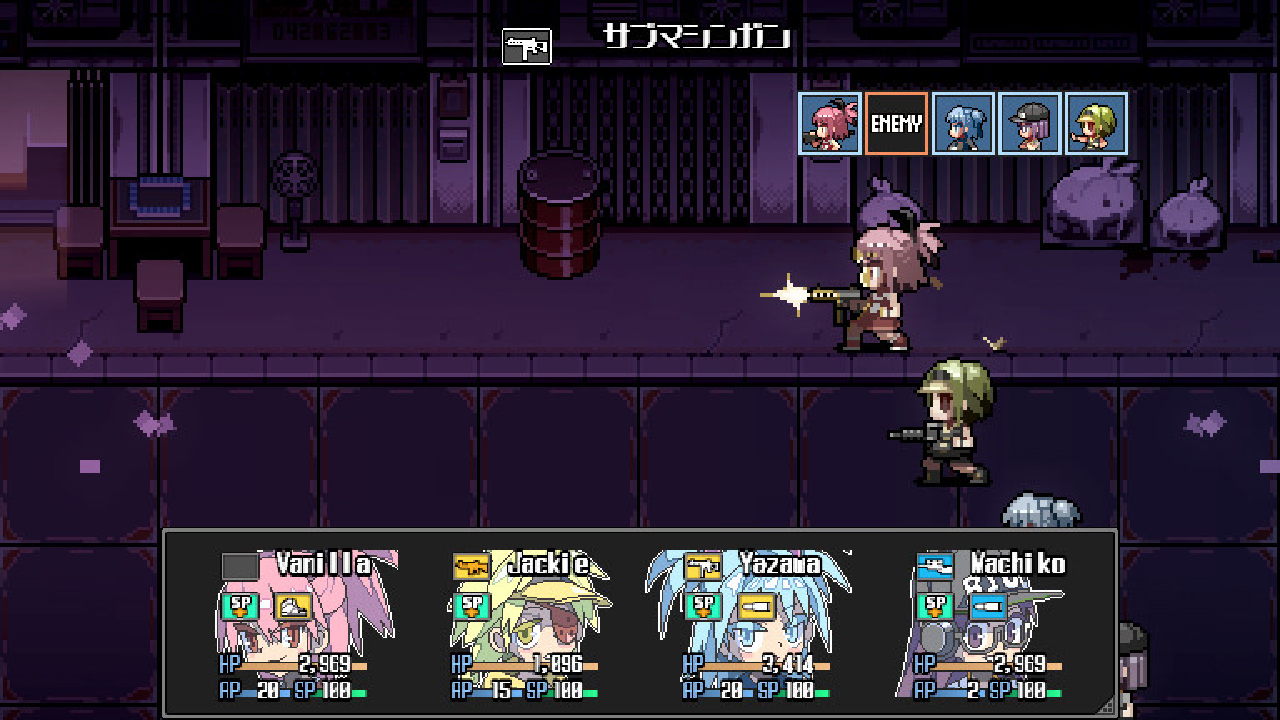The height and width of the screenshot is (720, 1280).
Task: Click the bullet item icon on Machiko's panel
Action: tap(988, 605)
